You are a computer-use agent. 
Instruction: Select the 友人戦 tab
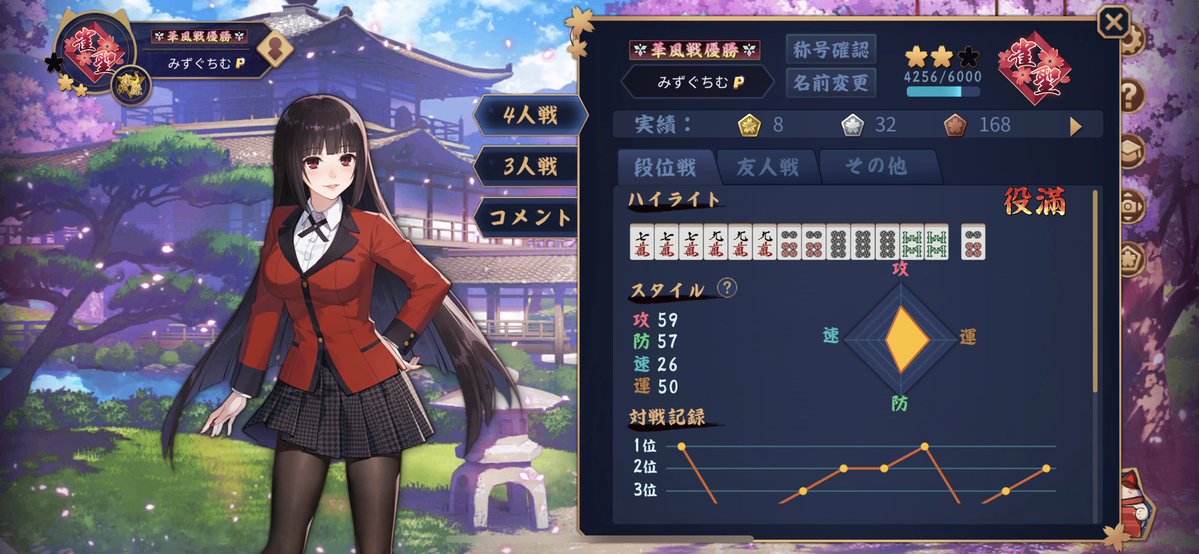768,166
